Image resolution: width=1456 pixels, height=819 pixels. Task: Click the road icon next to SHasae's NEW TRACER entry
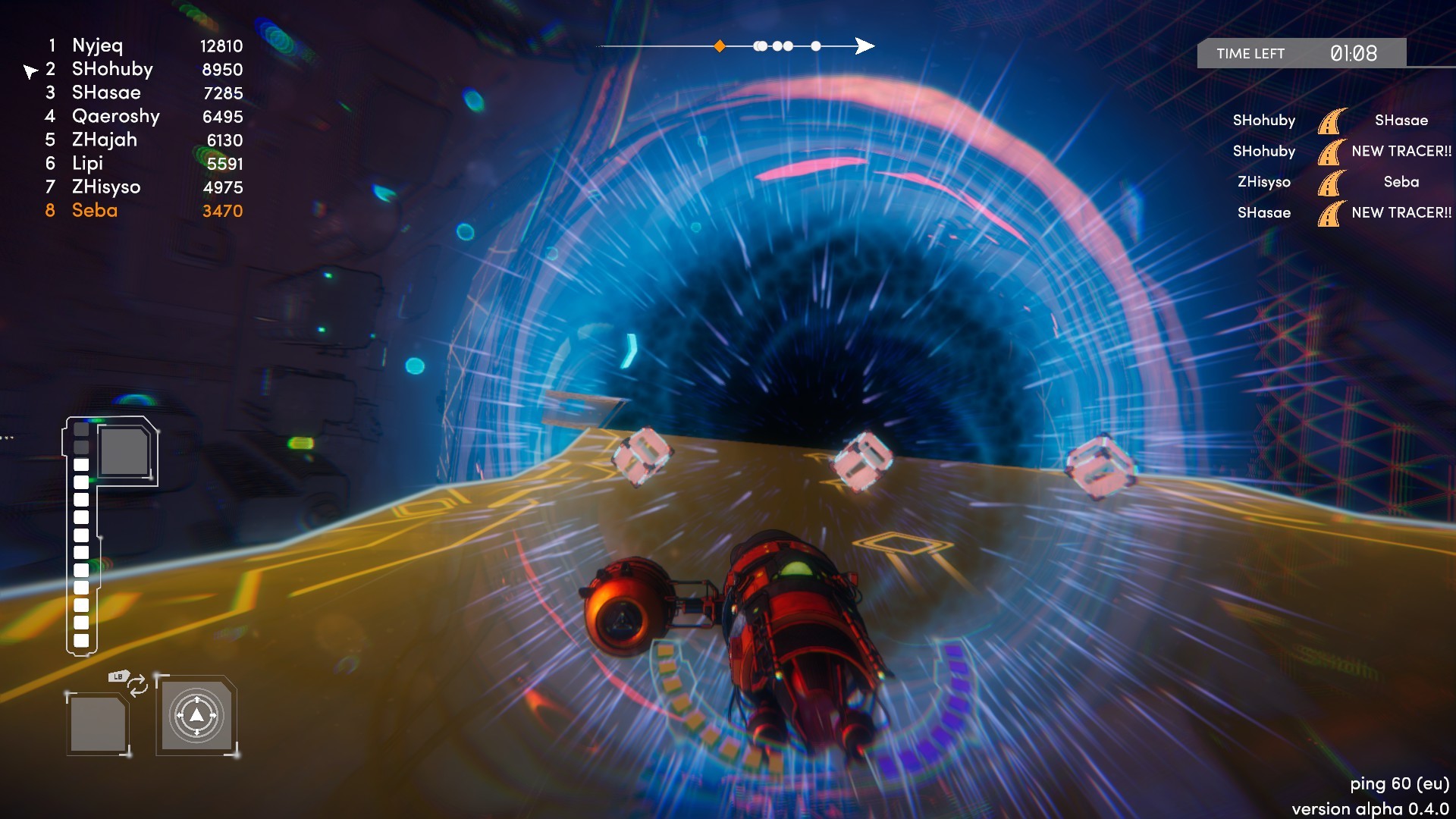point(1332,213)
